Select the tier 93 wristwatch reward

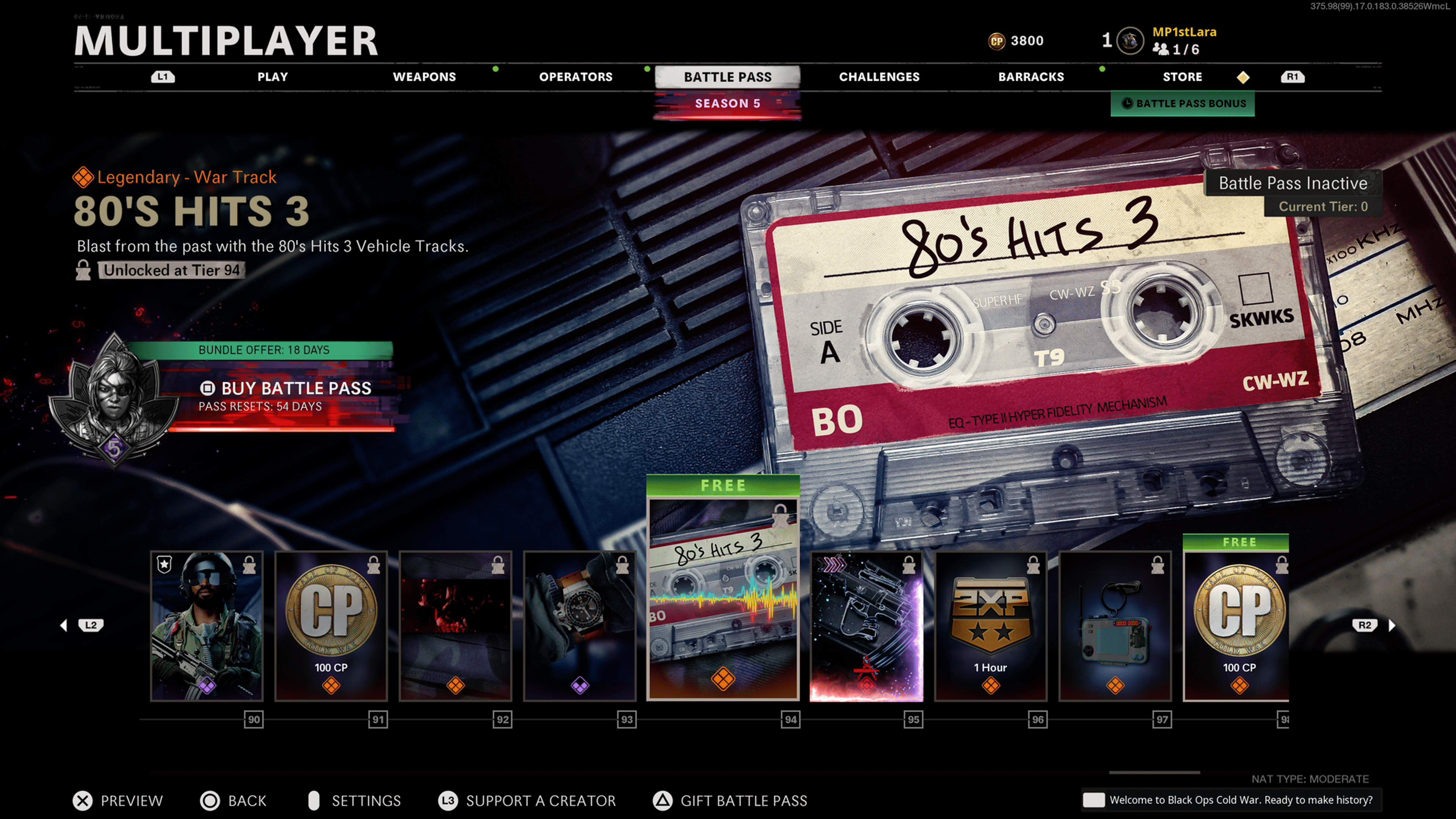click(580, 626)
